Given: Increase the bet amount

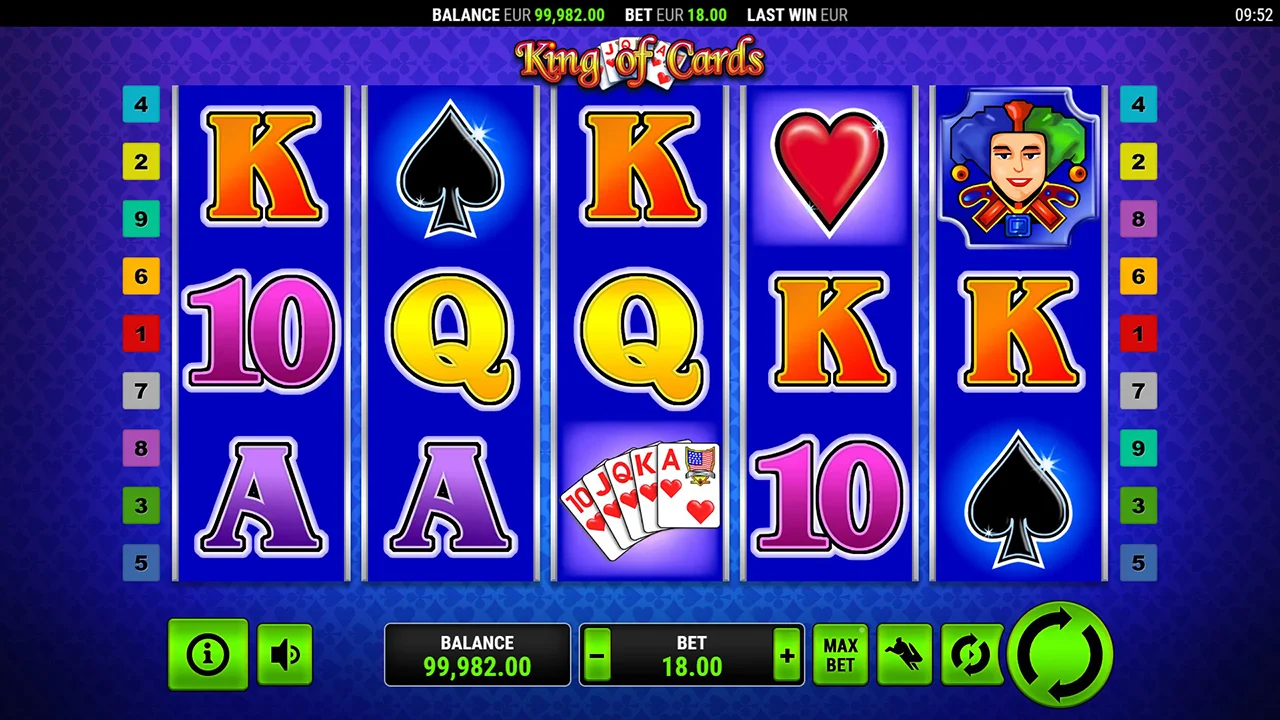Looking at the screenshot, I should pyautogui.click(x=787, y=655).
